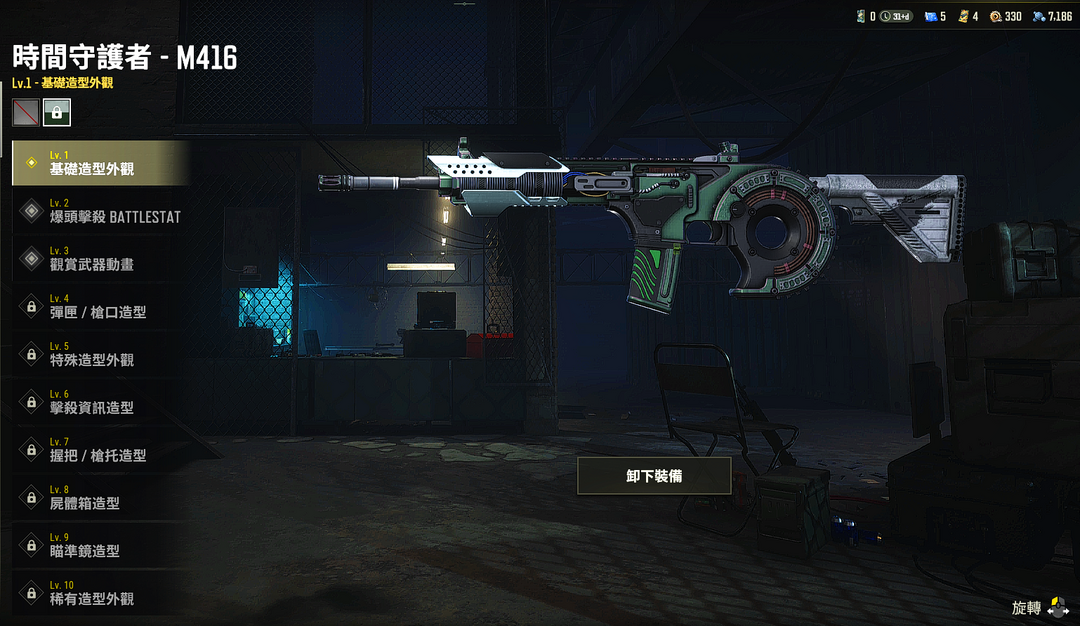
Task: Select the empty slashed skin slot
Action: (26, 113)
